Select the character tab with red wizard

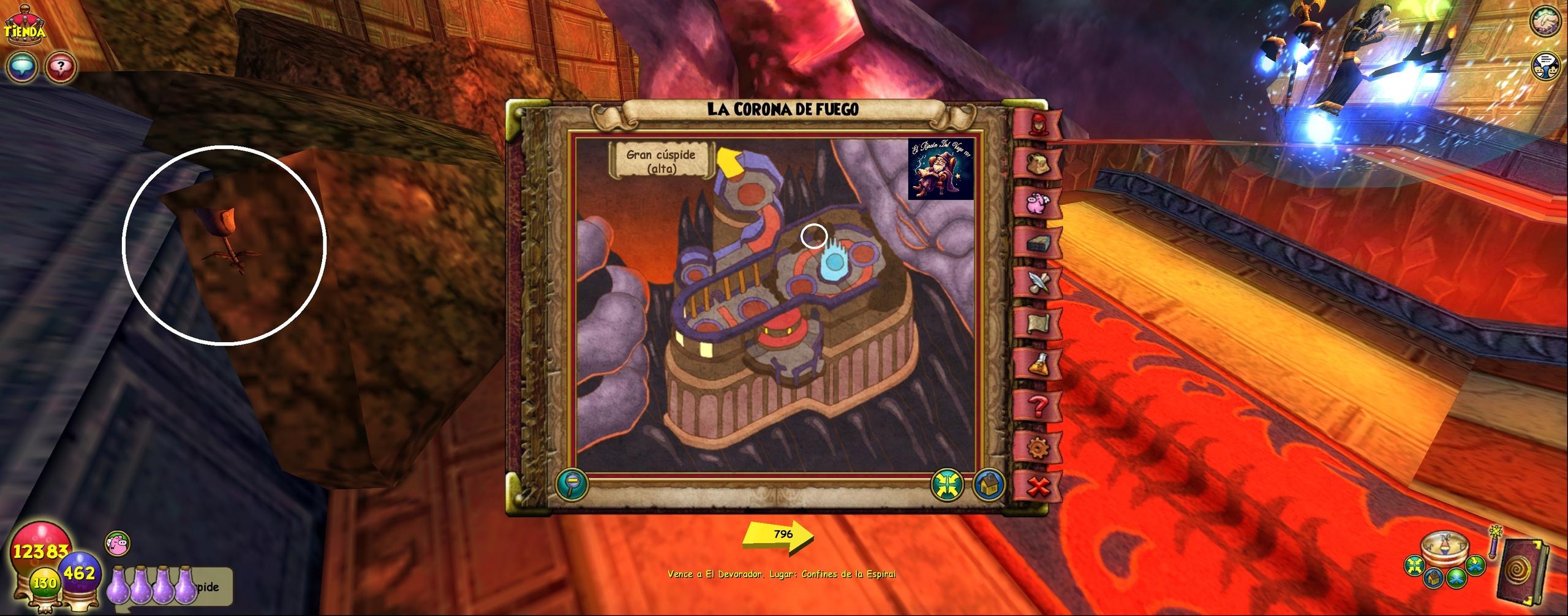1038,124
